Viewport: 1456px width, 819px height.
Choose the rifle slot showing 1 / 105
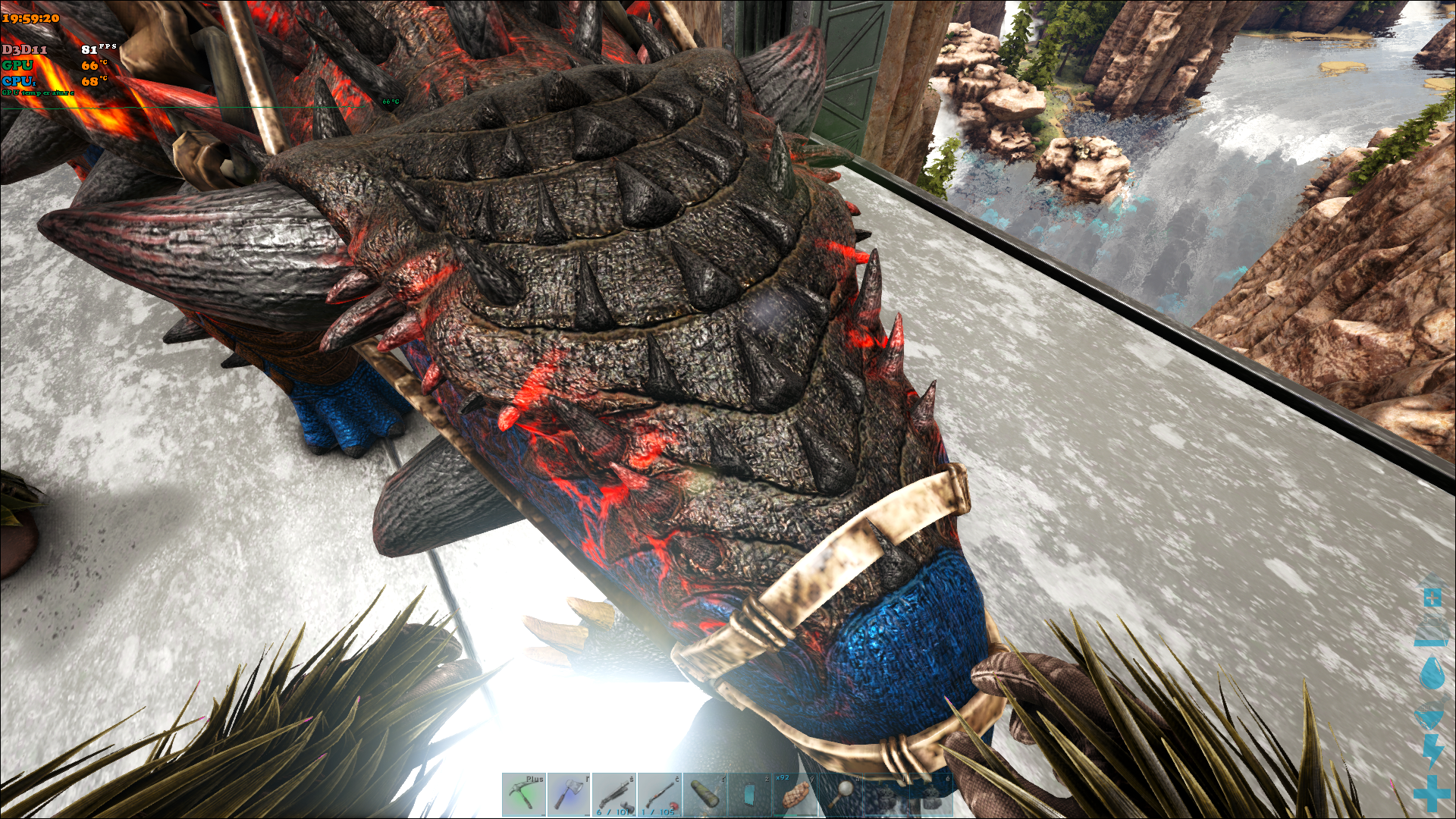(x=660, y=795)
